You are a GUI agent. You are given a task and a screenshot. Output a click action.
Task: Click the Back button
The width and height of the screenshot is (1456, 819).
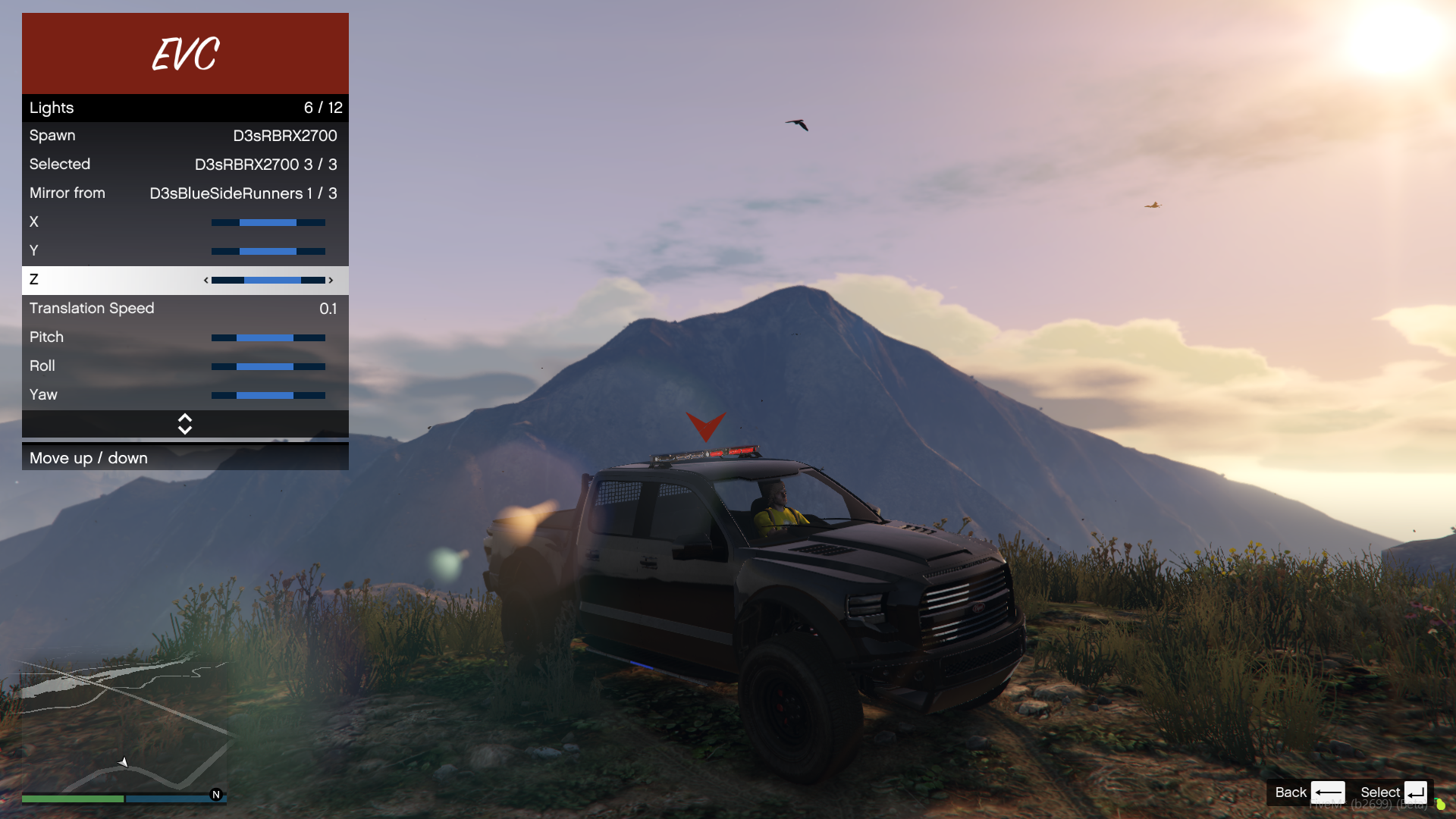pos(1308,792)
